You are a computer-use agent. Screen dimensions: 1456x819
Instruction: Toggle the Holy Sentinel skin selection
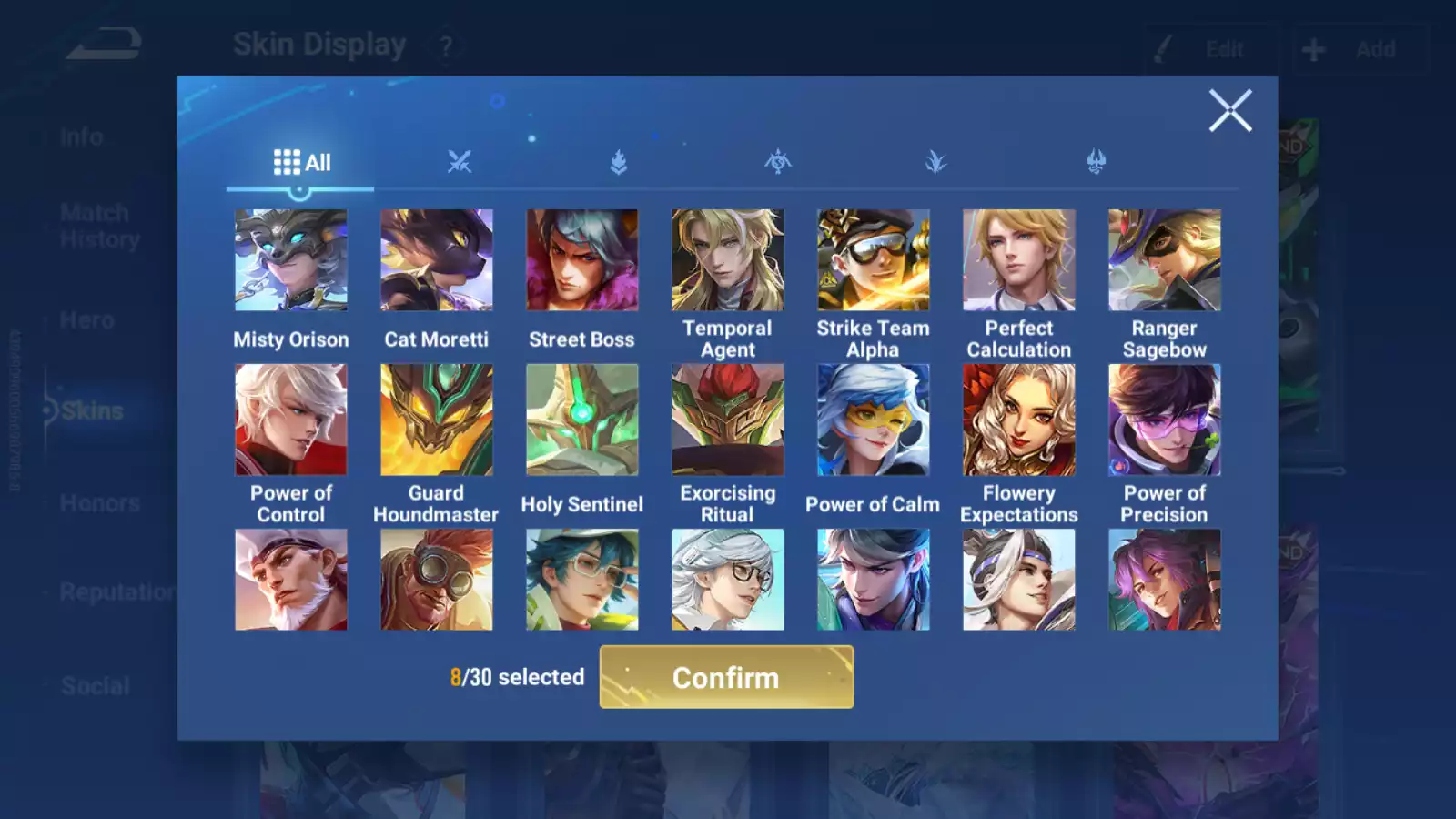coord(582,419)
